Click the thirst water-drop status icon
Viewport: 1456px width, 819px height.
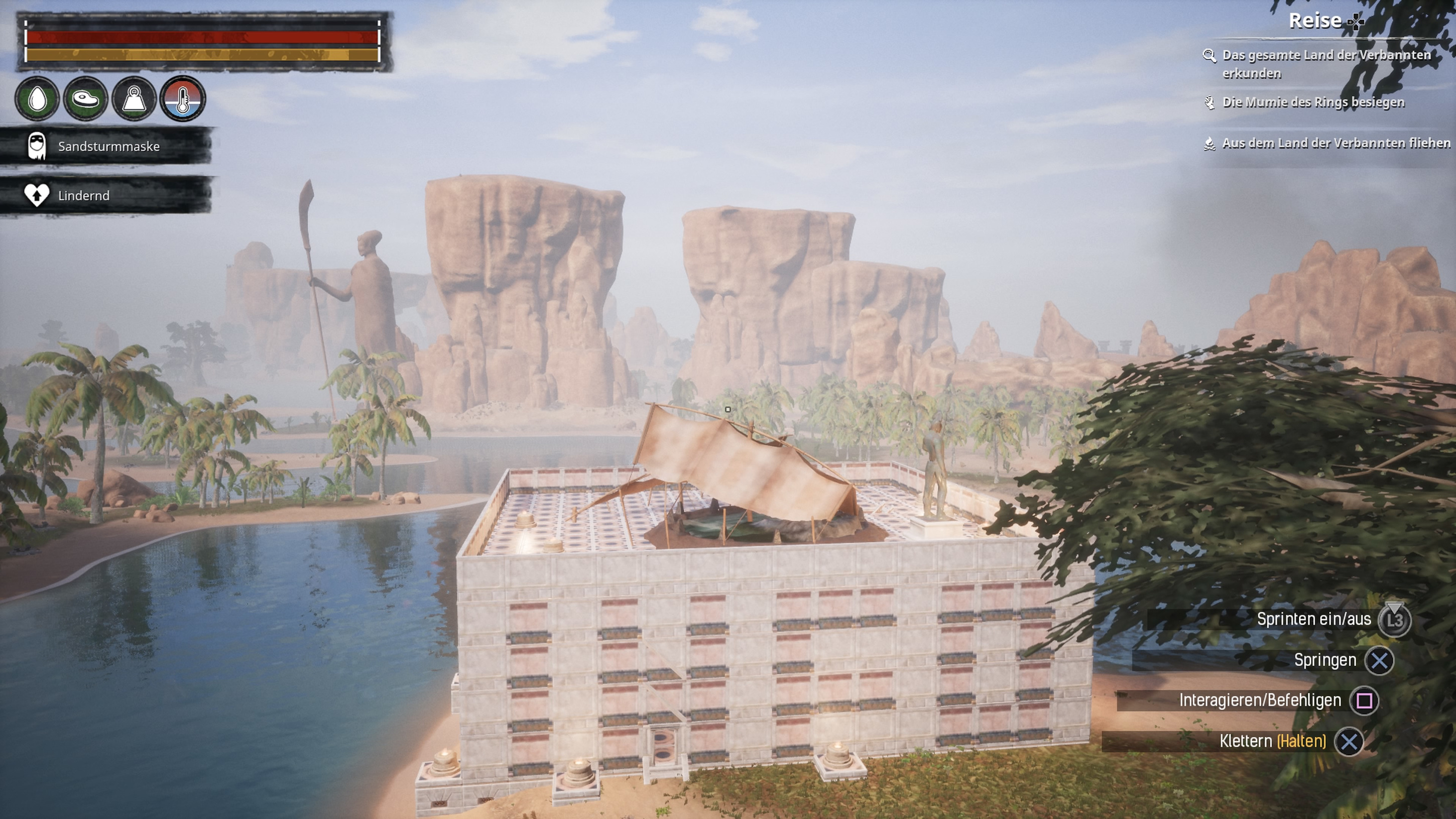[37, 99]
